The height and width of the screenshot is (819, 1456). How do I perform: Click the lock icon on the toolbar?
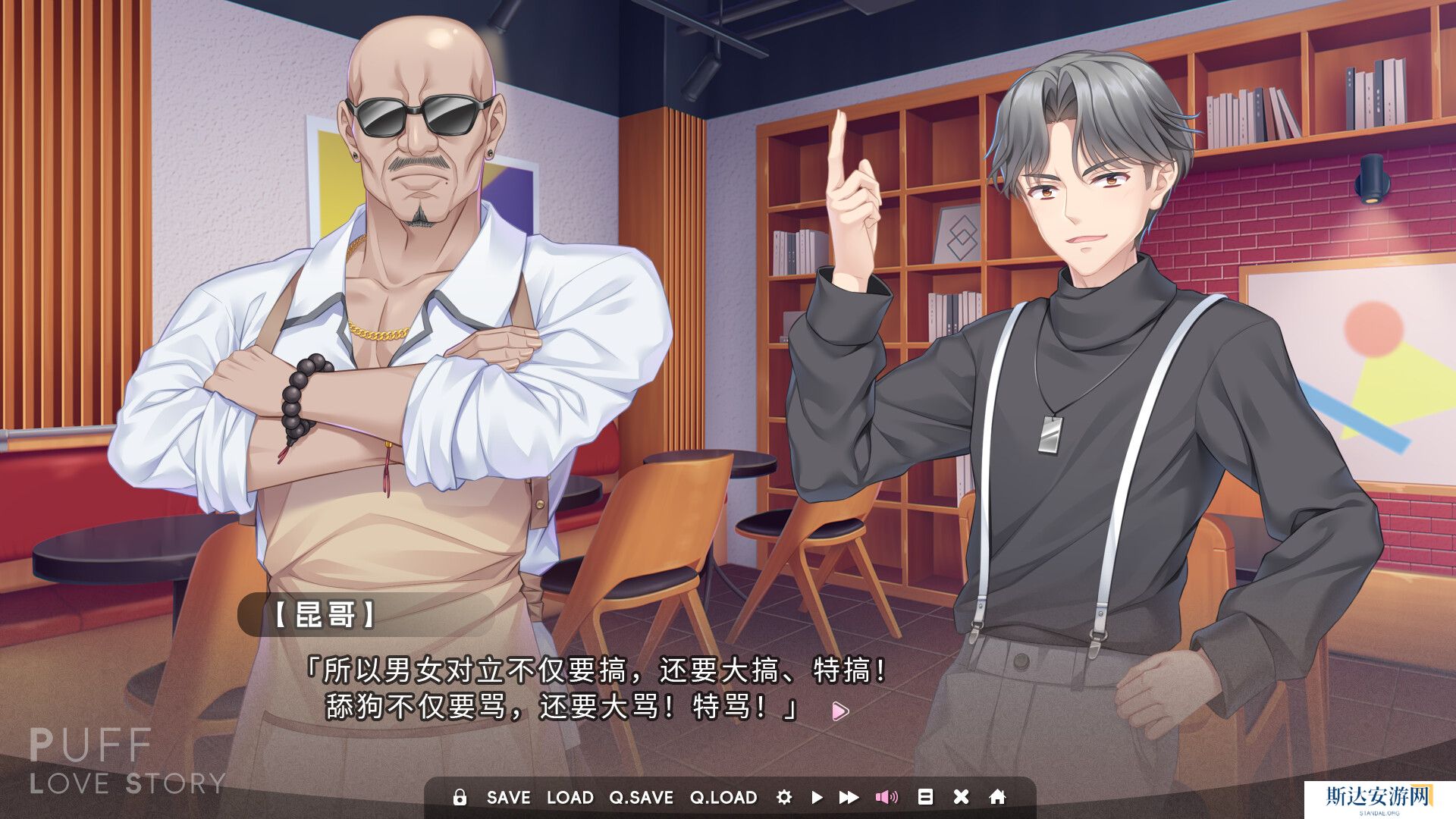pos(459,797)
